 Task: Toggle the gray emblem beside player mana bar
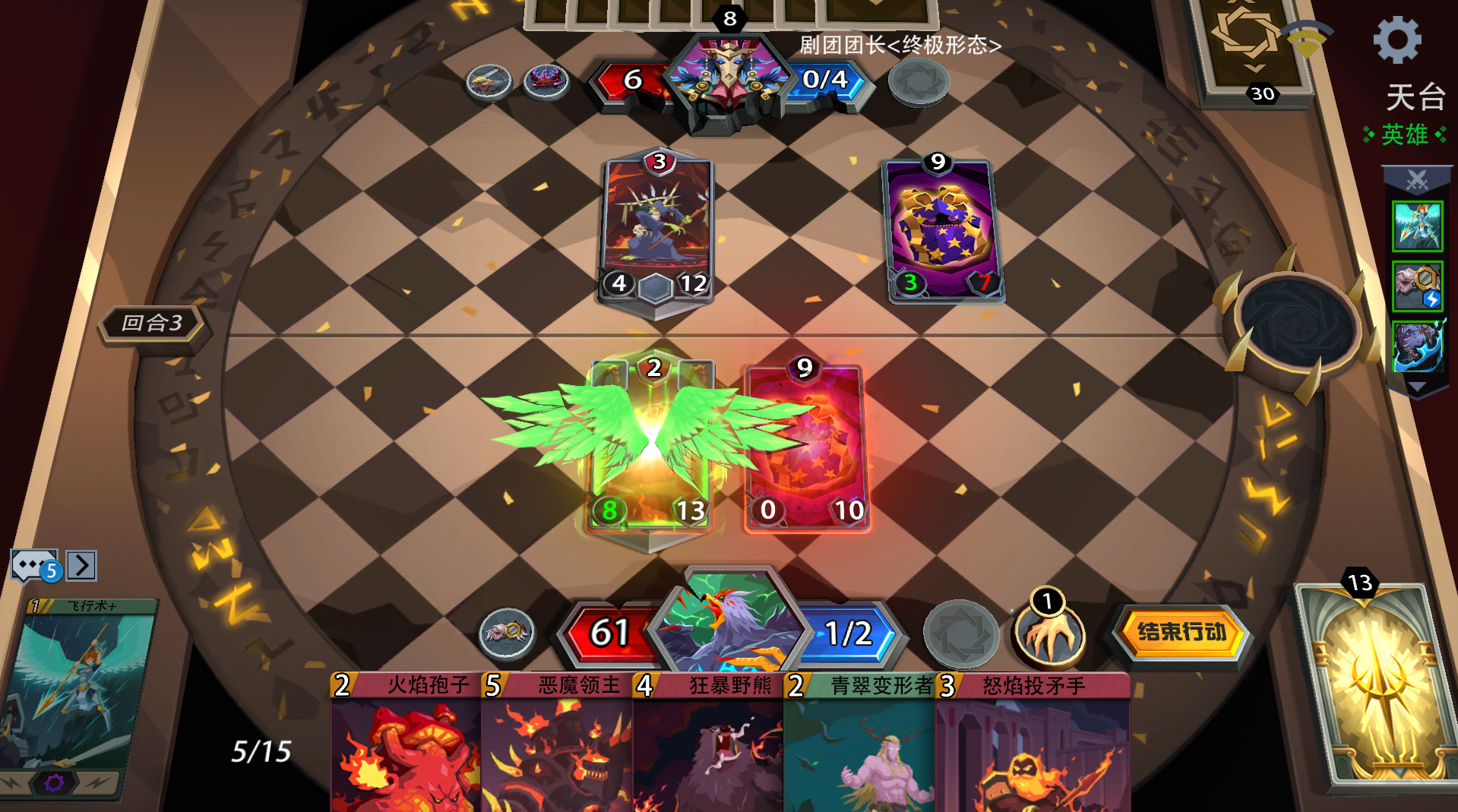pyautogui.click(x=962, y=632)
